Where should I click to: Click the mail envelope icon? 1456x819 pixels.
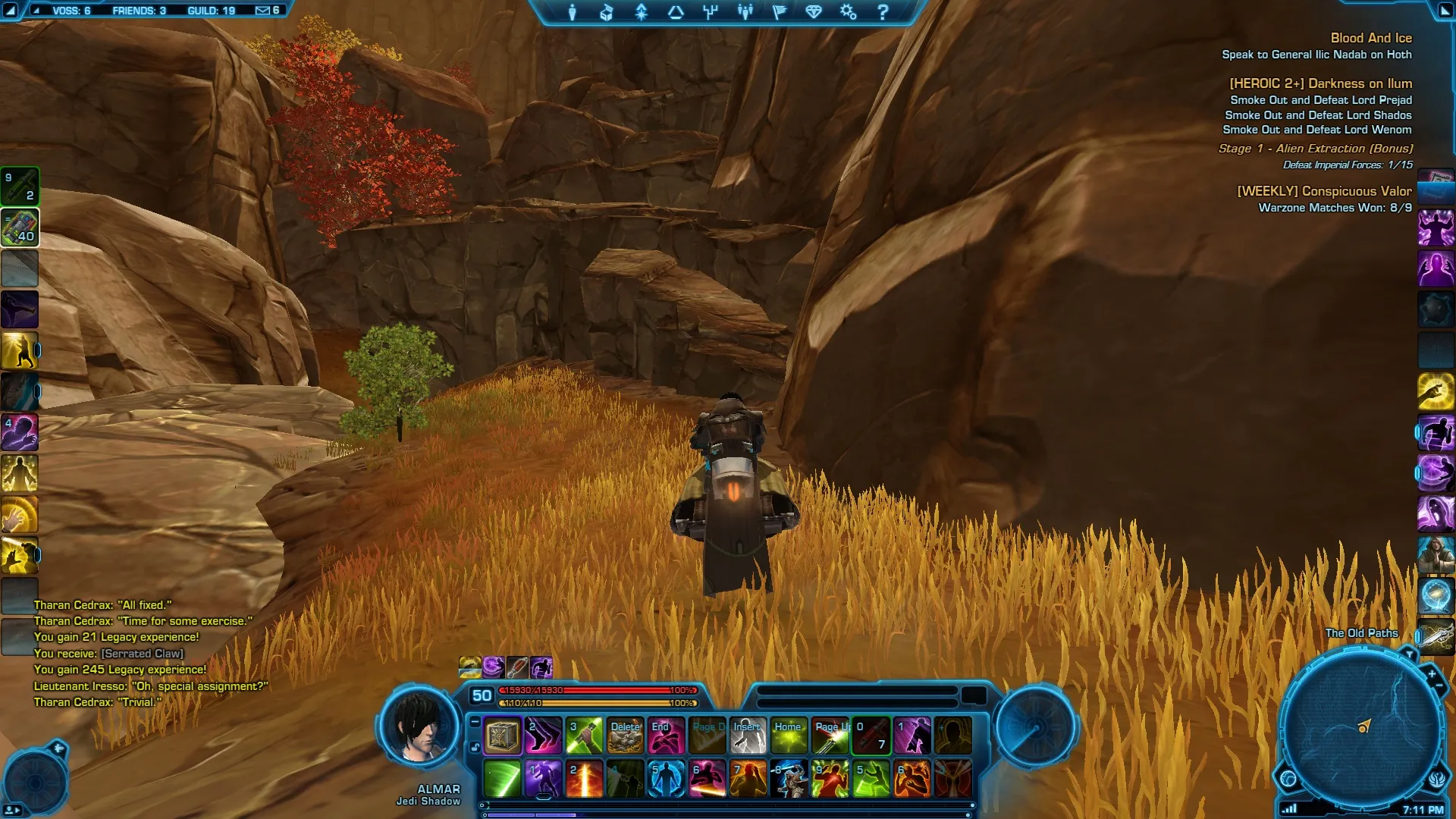tap(262, 11)
